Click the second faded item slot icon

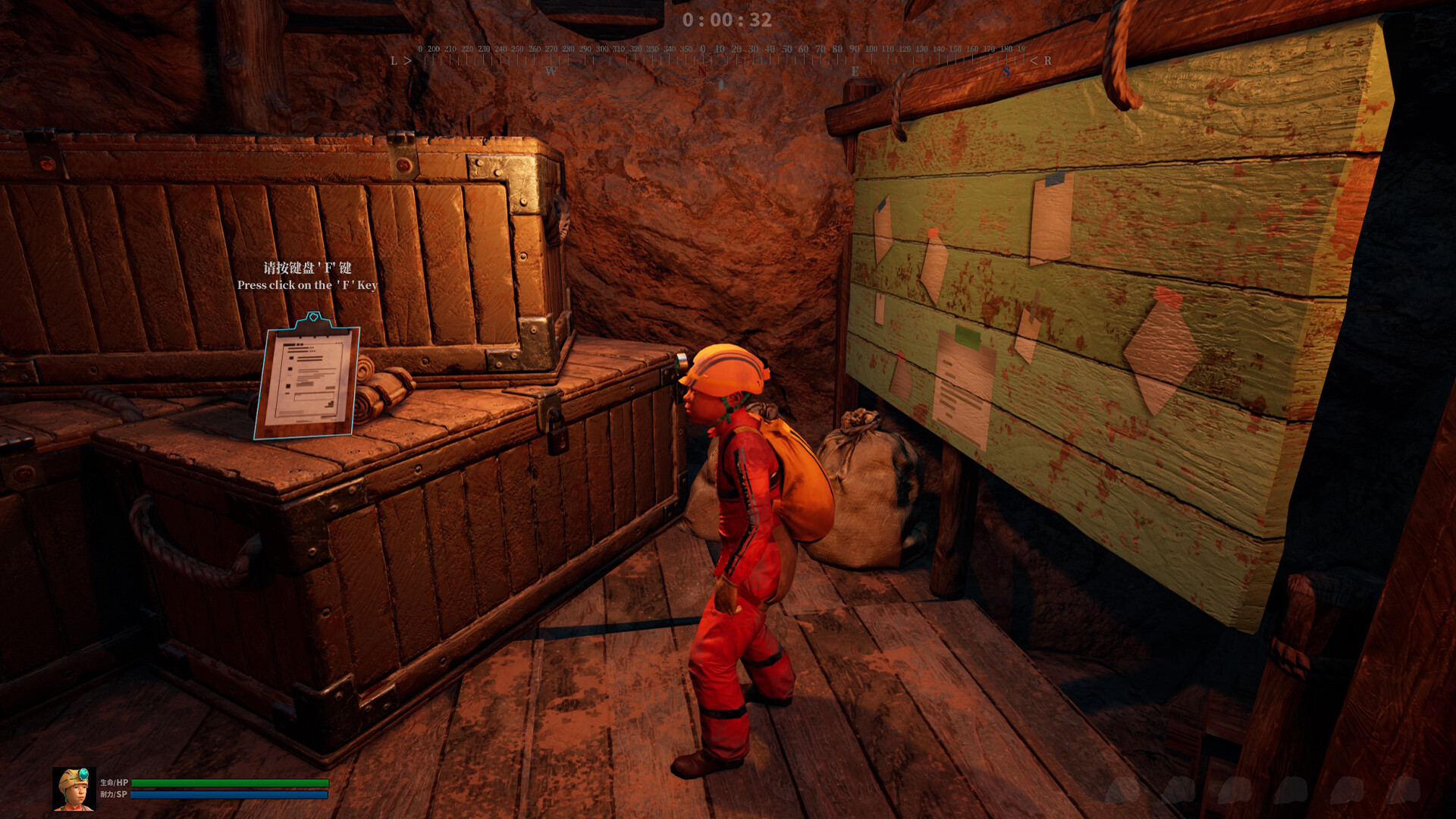[1178, 789]
